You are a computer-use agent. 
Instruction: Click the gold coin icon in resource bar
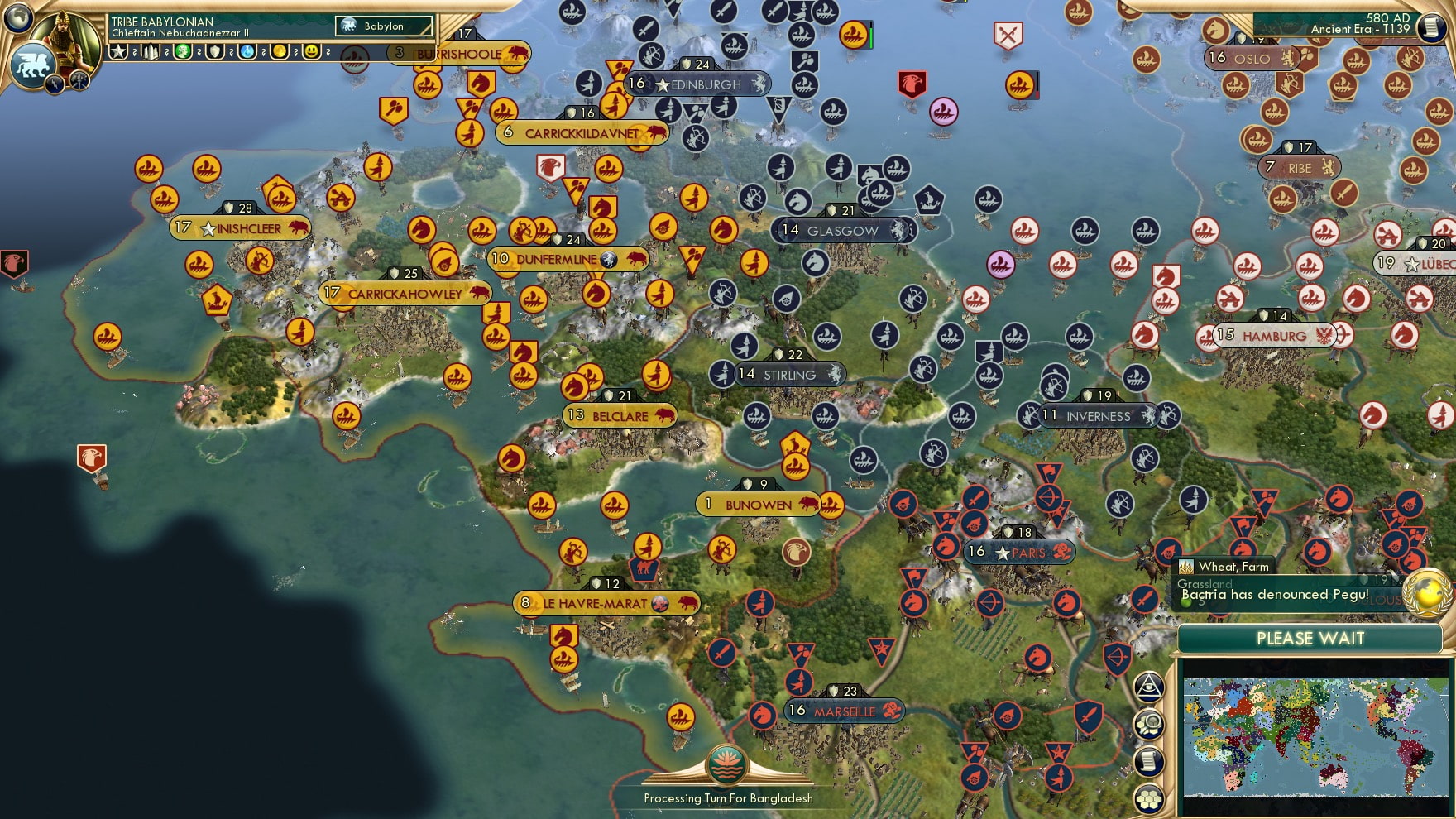click(279, 51)
